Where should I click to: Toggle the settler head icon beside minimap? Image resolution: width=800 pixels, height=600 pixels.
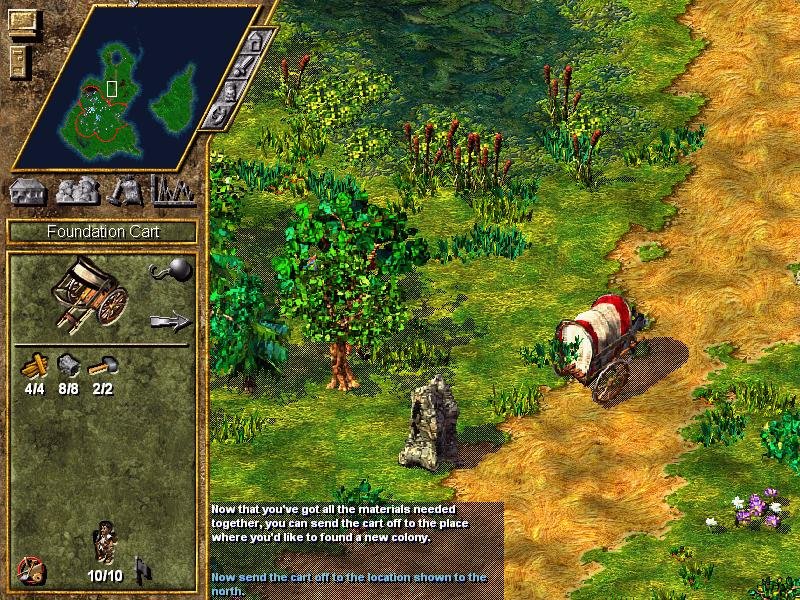(x=232, y=92)
